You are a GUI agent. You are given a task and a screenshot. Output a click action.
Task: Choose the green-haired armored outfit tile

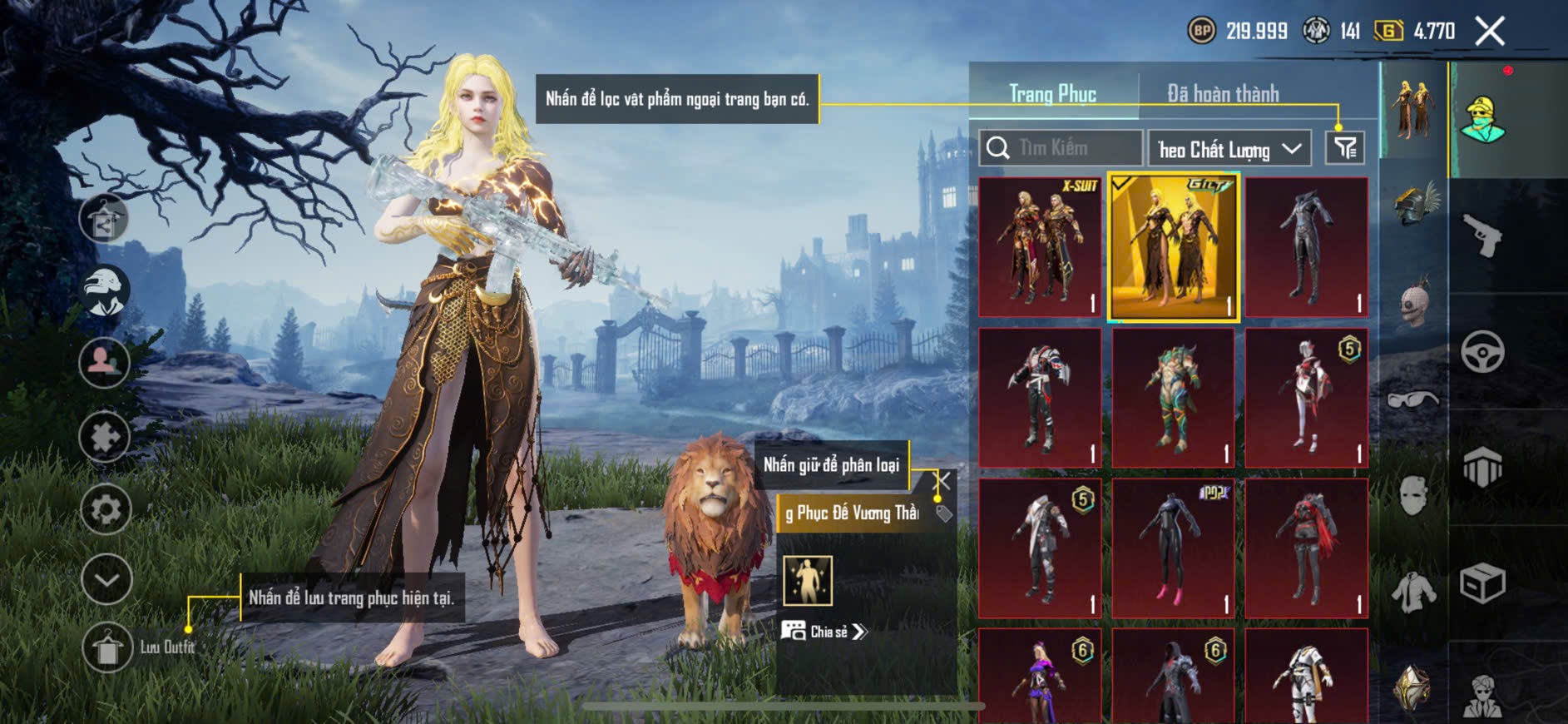[x=1173, y=398]
